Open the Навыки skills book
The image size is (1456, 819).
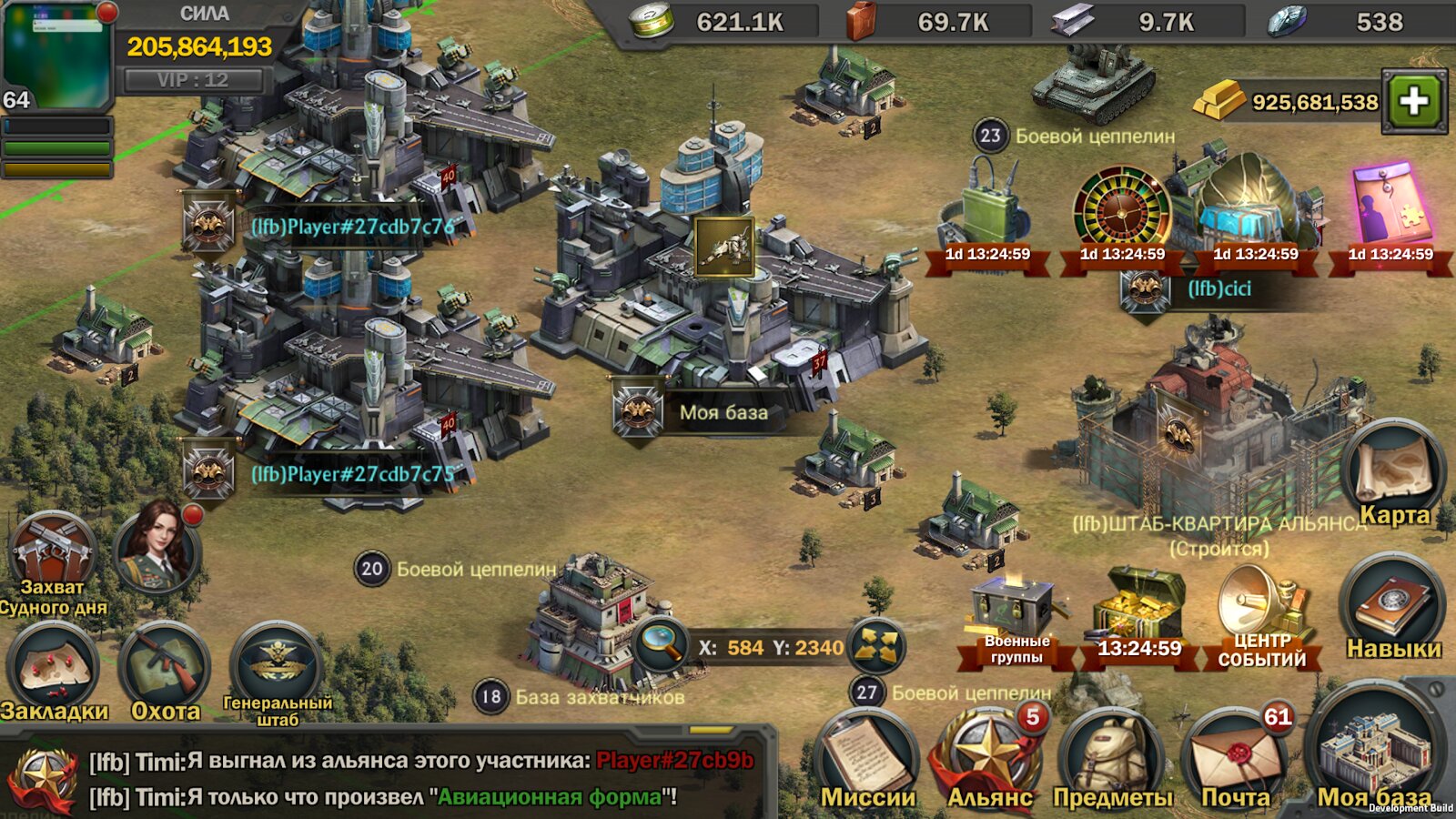pos(1392,608)
